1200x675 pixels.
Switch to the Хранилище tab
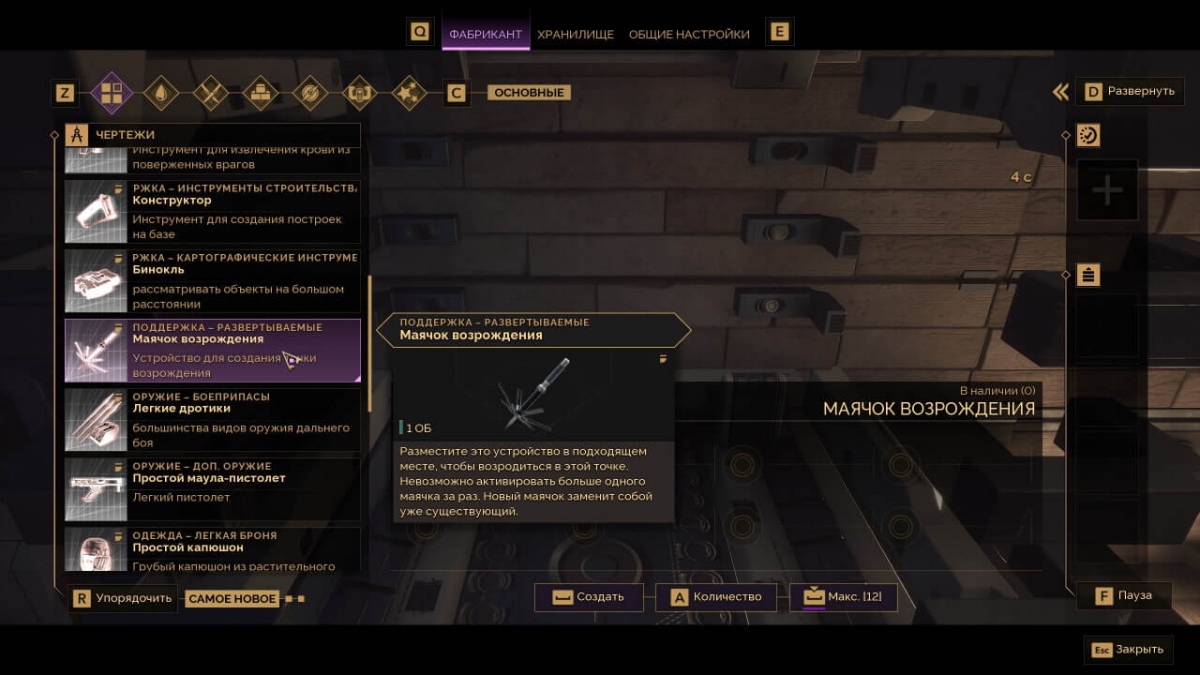click(x=575, y=34)
